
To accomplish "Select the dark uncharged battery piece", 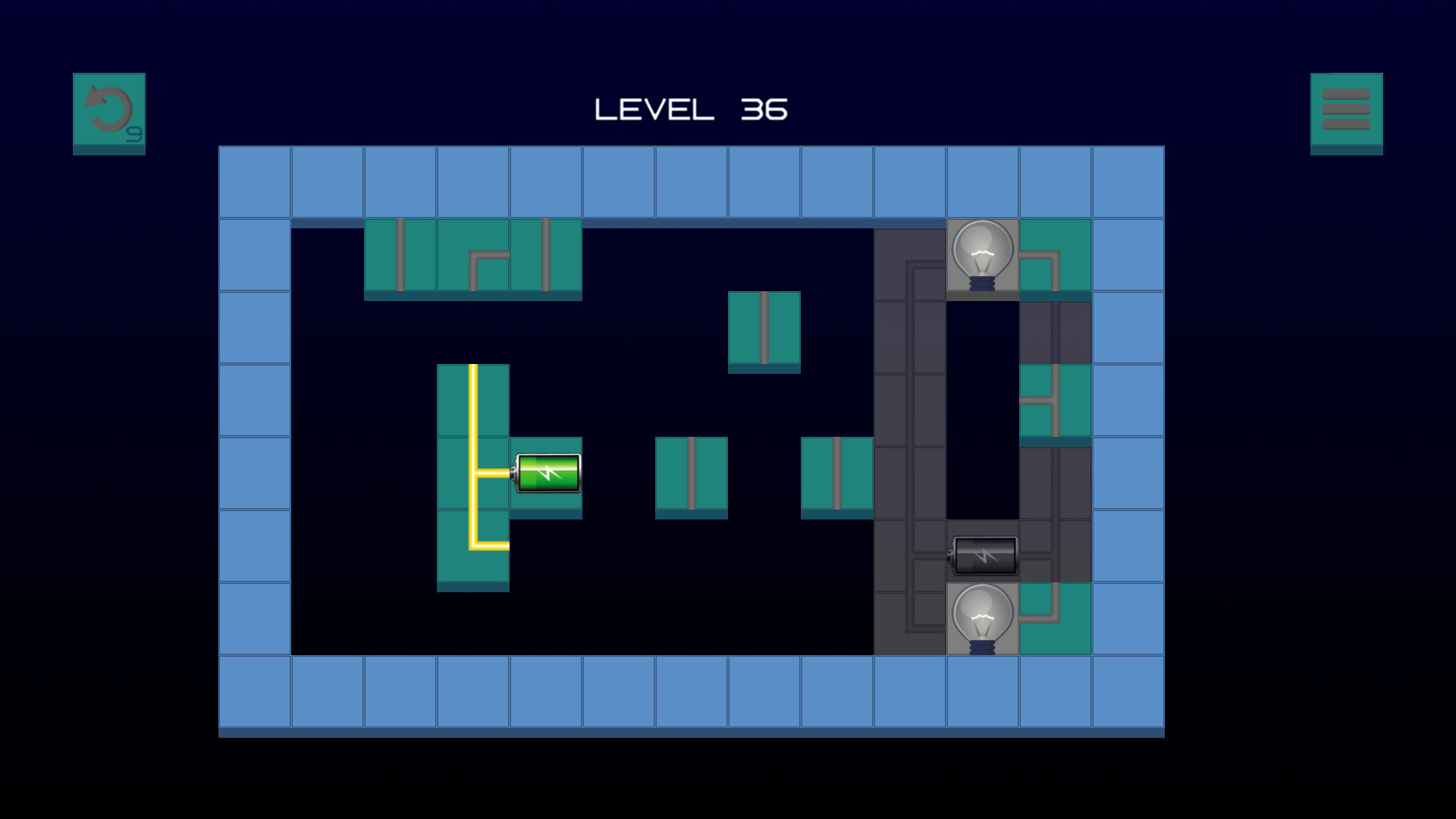I will (x=983, y=557).
